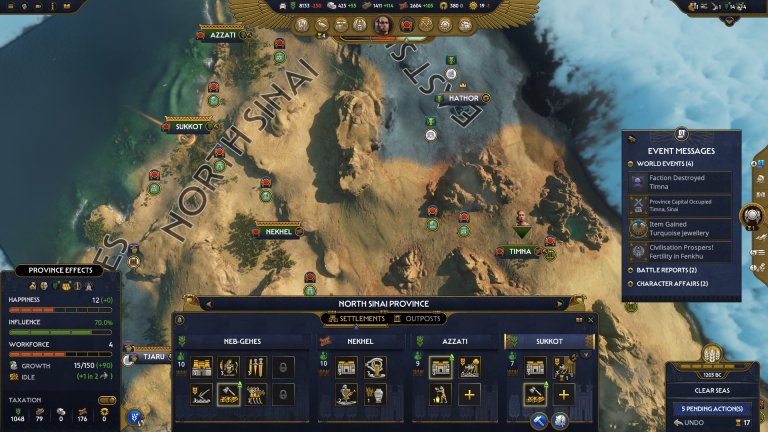The height and width of the screenshot is (432, 768).
Task: Click the 5 Pending Action(s) button
Action: pos(713,408)
